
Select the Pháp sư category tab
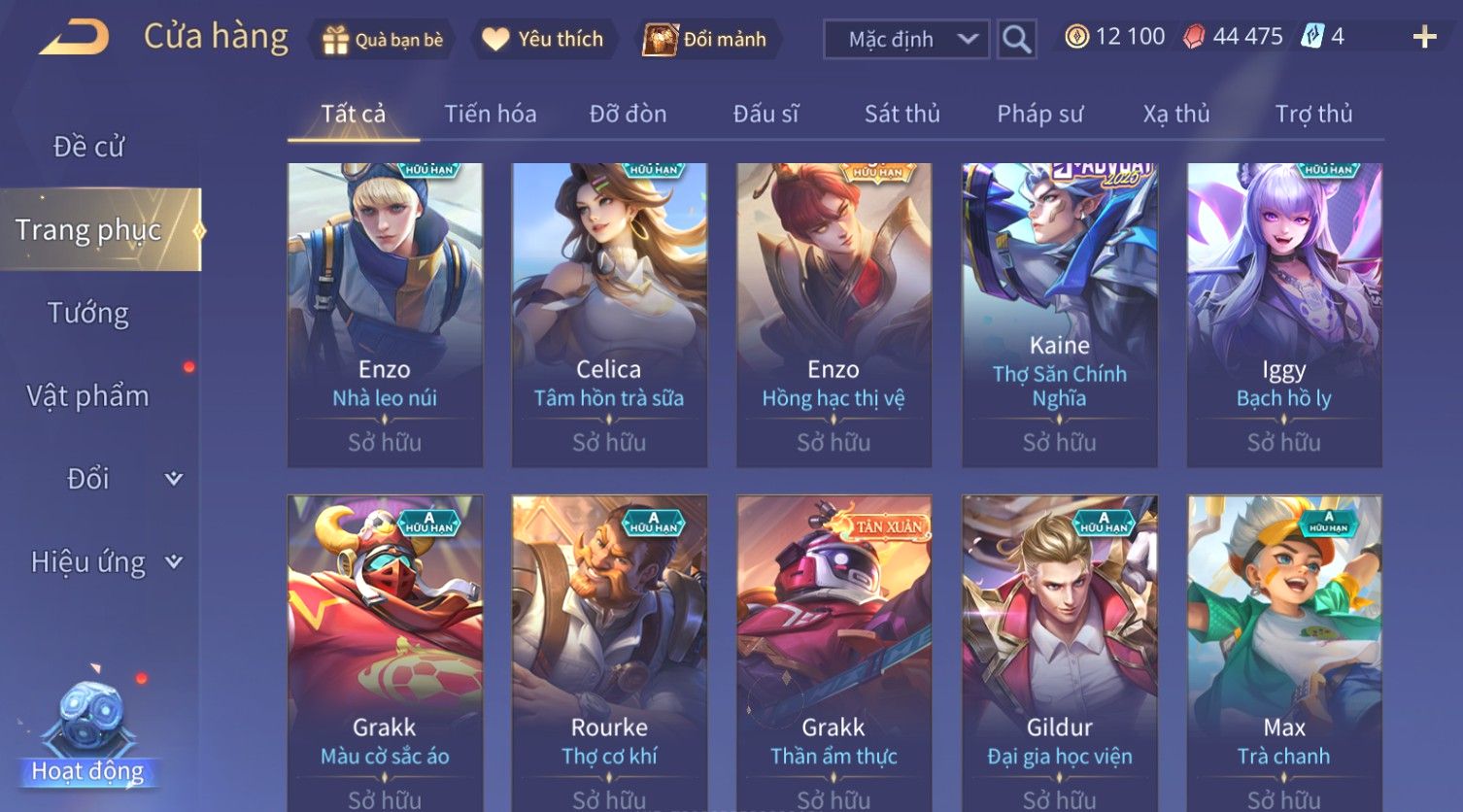pyautogui.click(x=1039, y=115)
